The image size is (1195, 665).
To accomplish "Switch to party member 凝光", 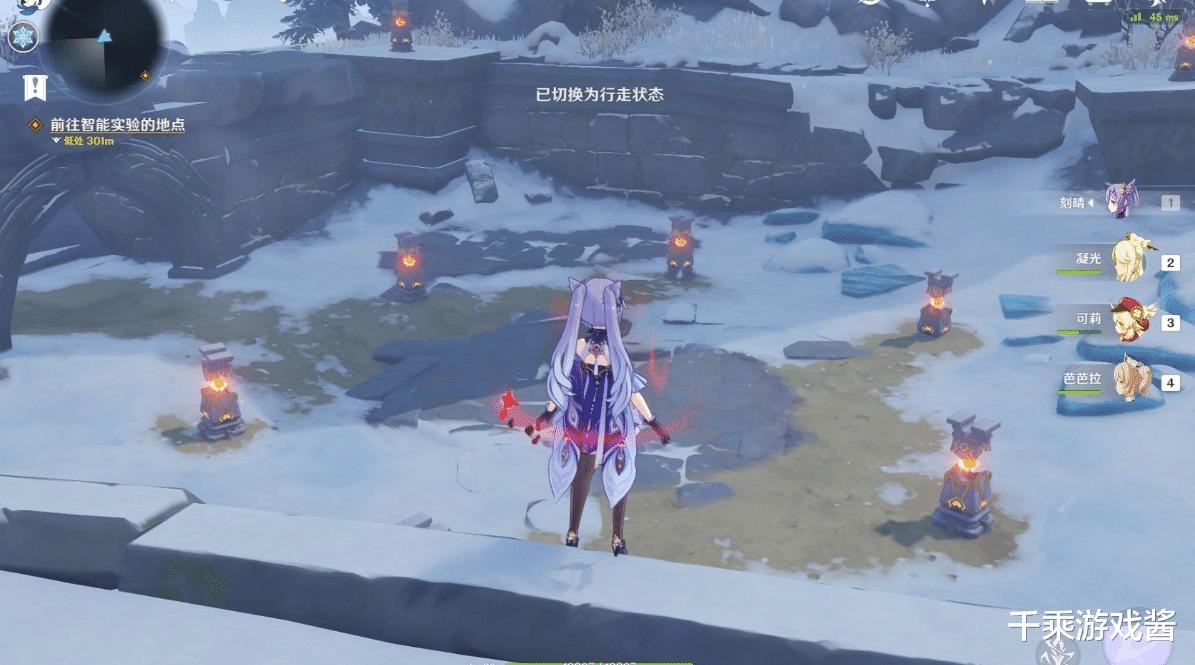I will (x=1130, y=260).
